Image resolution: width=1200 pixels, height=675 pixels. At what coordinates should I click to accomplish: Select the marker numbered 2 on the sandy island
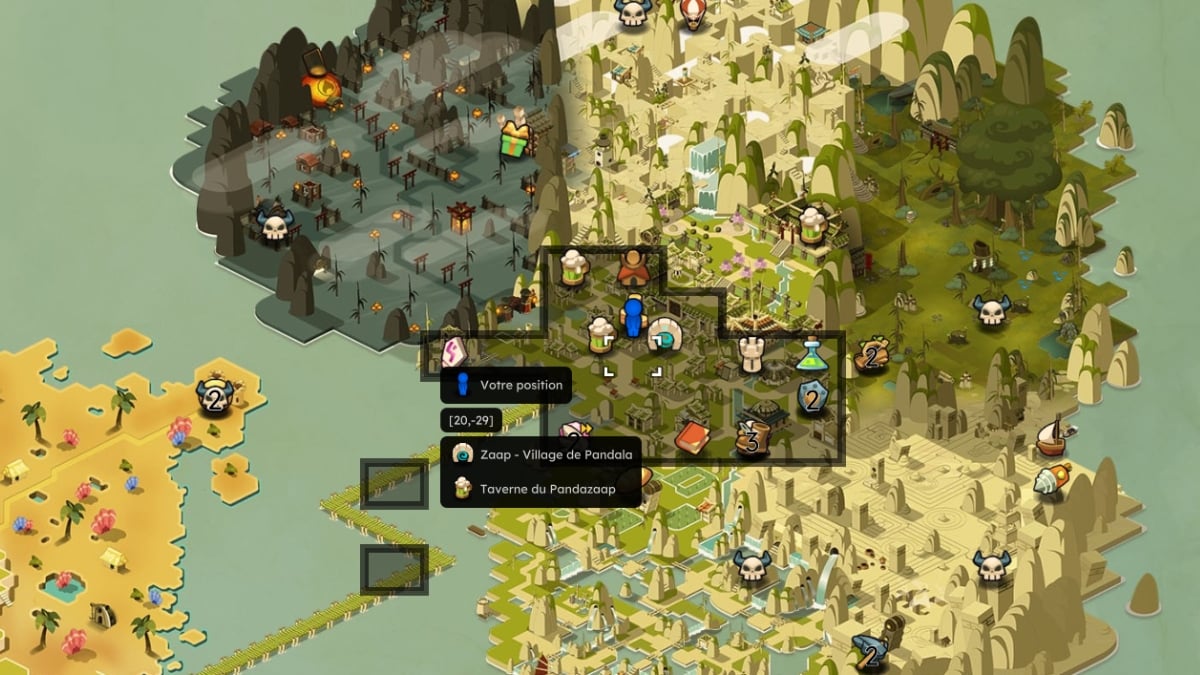click(214, 397)
